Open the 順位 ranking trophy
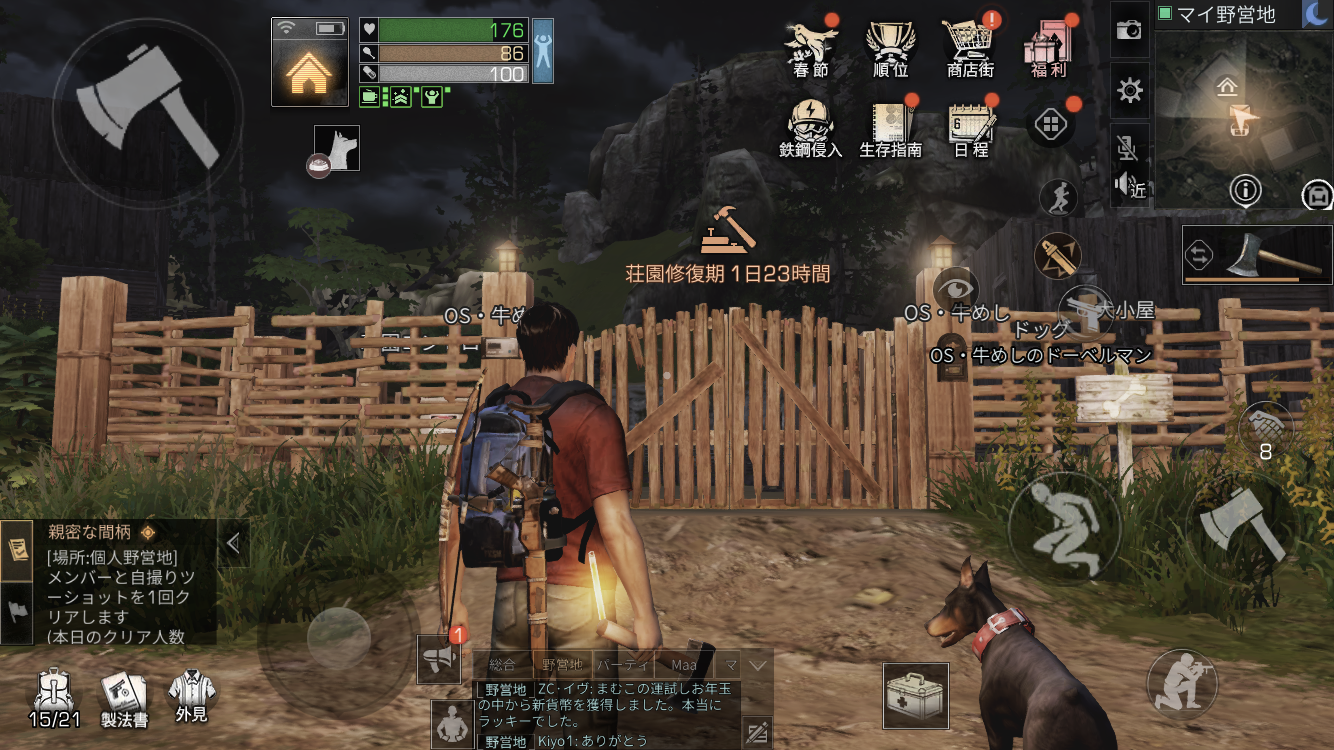This screenshot has width=1334, height=750. (890, 46)
